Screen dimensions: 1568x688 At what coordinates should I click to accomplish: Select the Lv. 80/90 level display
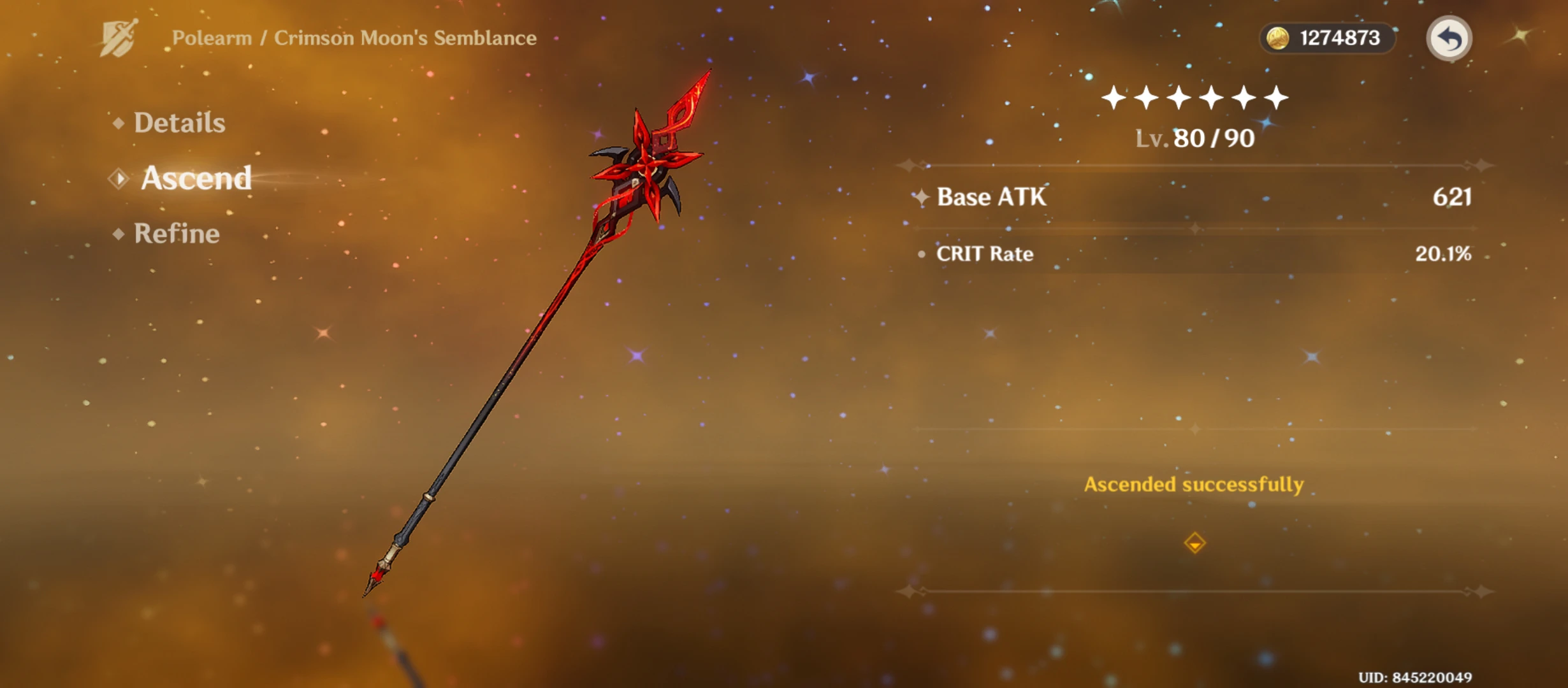tap(1193, 138)
